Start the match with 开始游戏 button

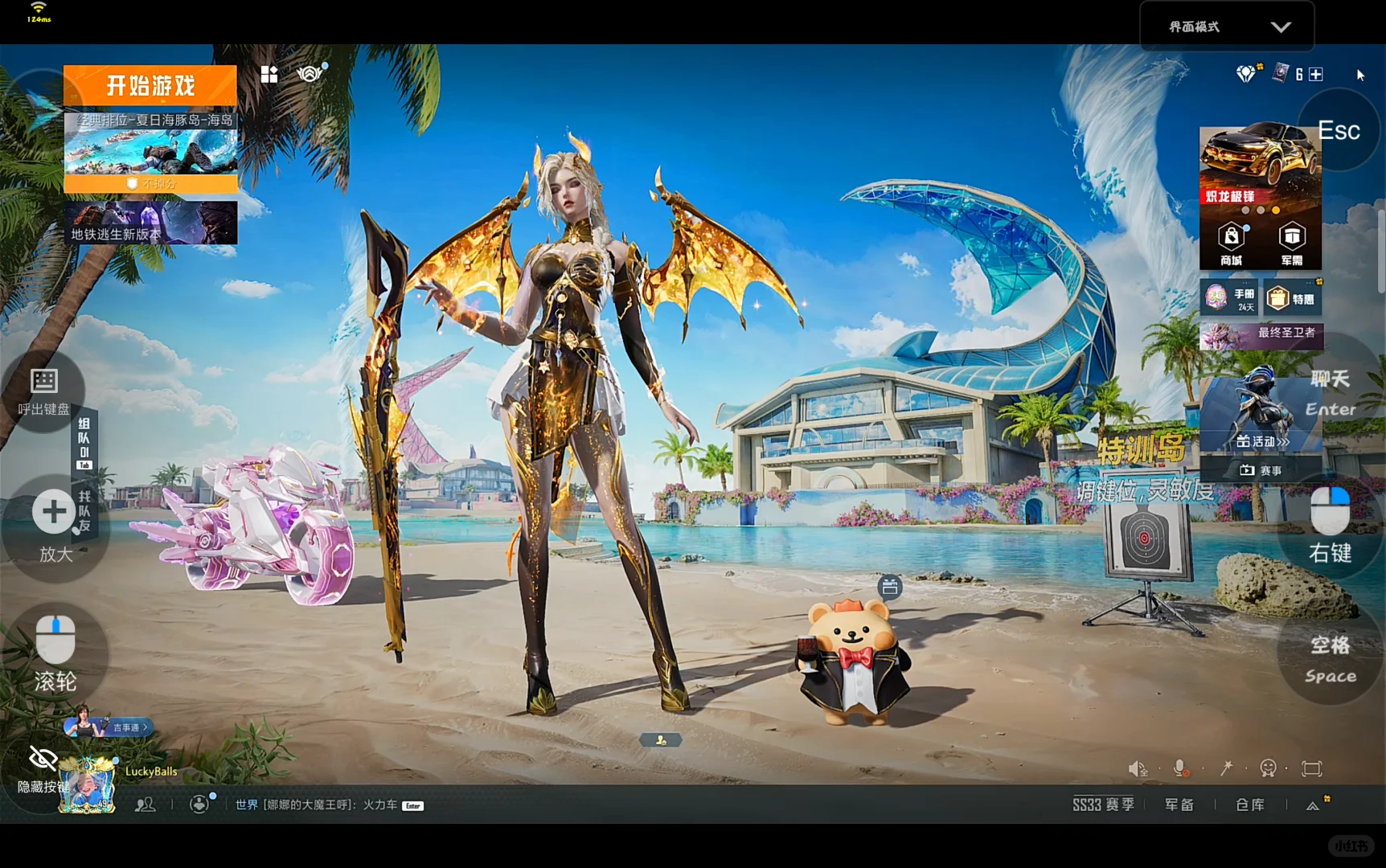point(150,85)
